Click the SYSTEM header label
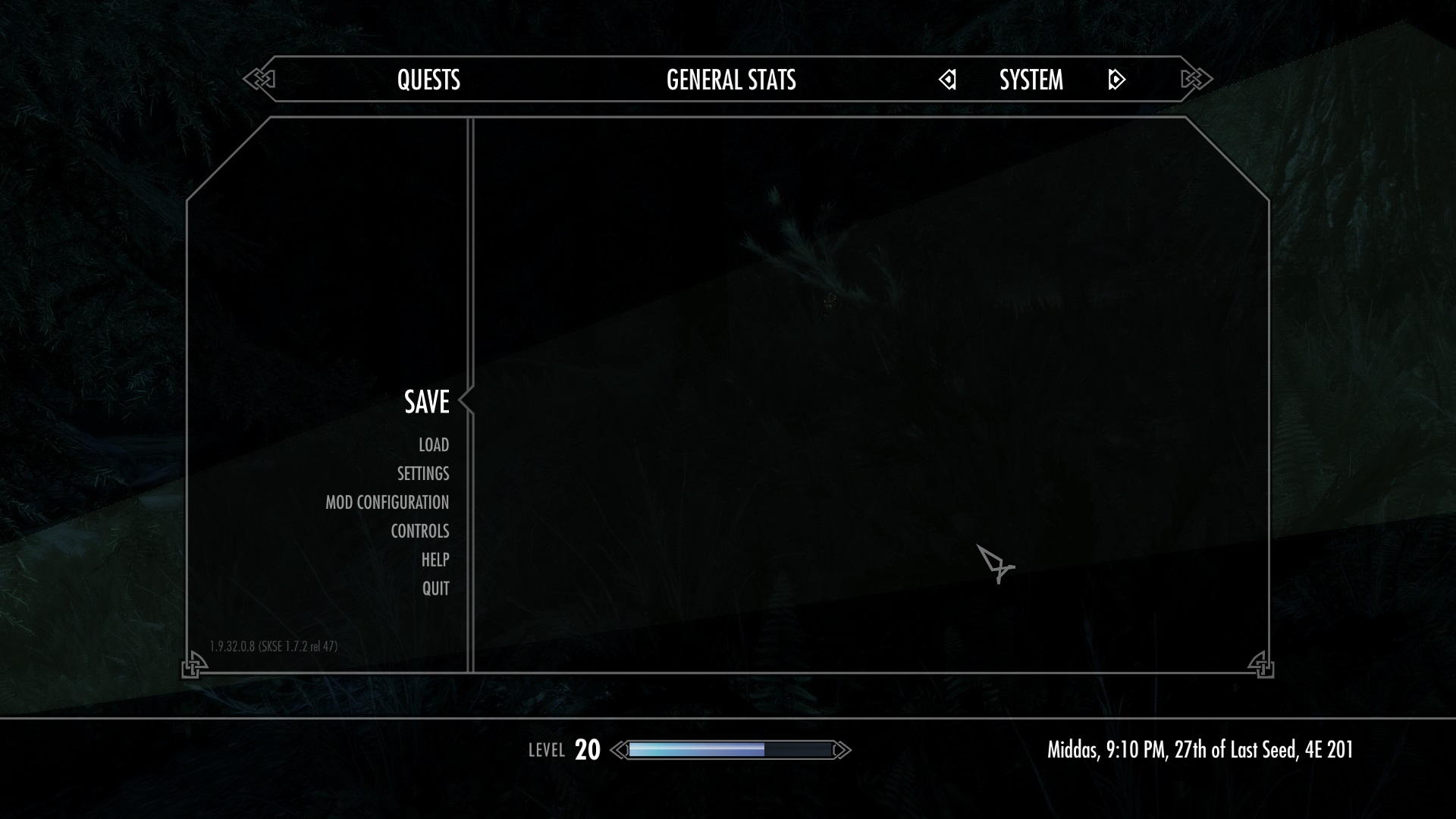This screenshot has width=1456, height=819. [1031, 80]
